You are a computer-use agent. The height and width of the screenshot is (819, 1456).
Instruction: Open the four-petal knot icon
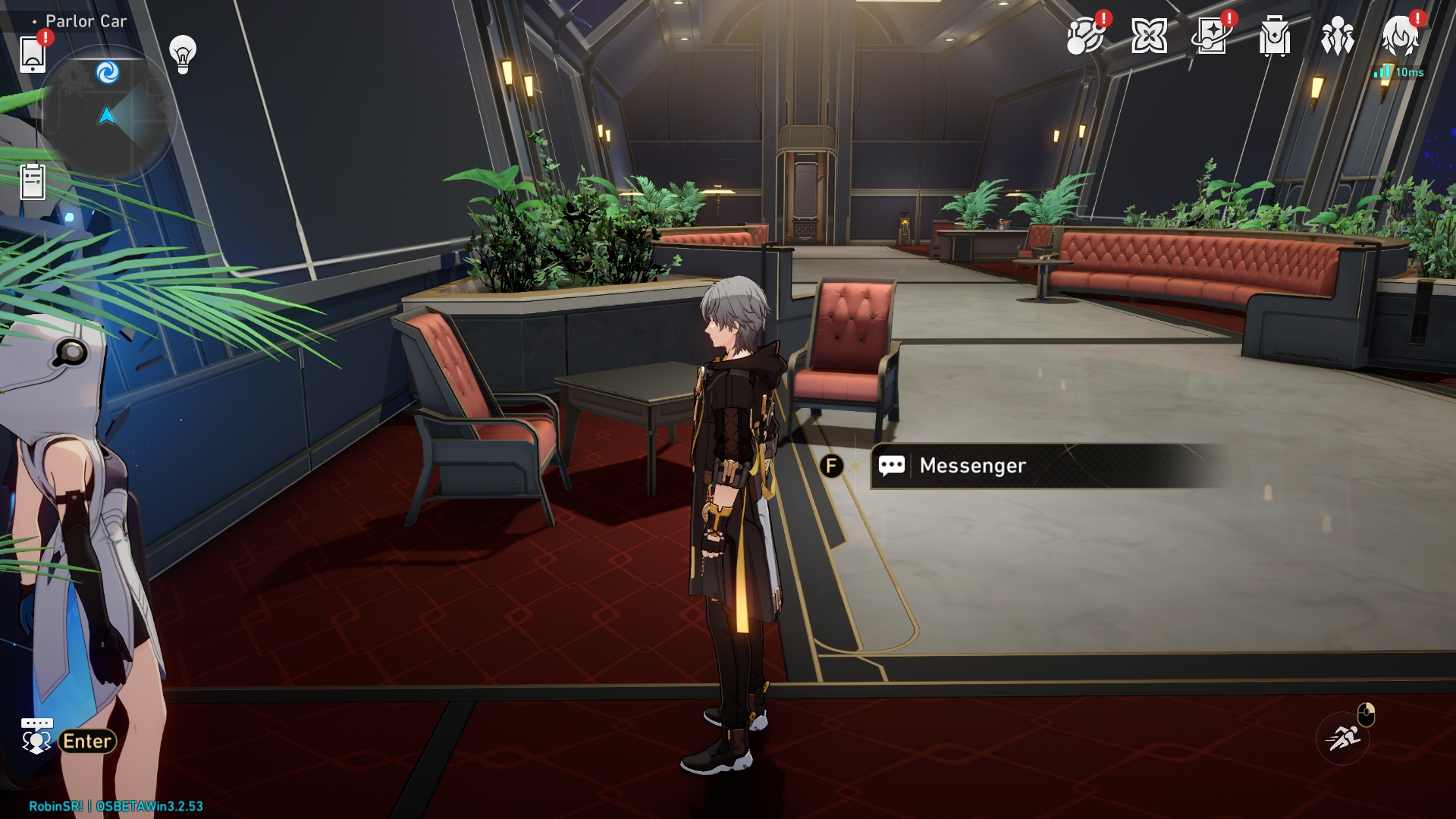point(1149,36)
